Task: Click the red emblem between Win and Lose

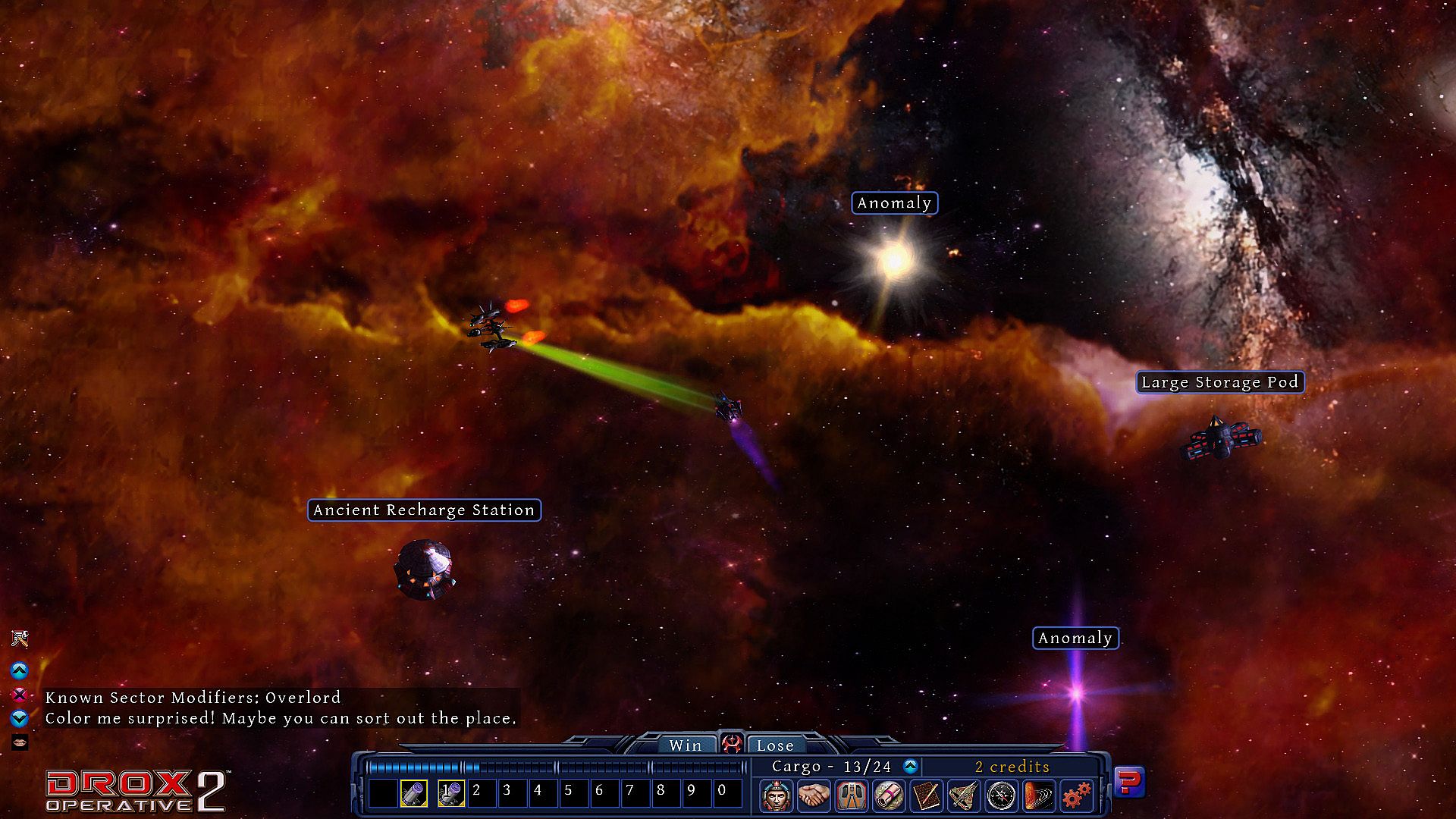Action: click(731, 744)
